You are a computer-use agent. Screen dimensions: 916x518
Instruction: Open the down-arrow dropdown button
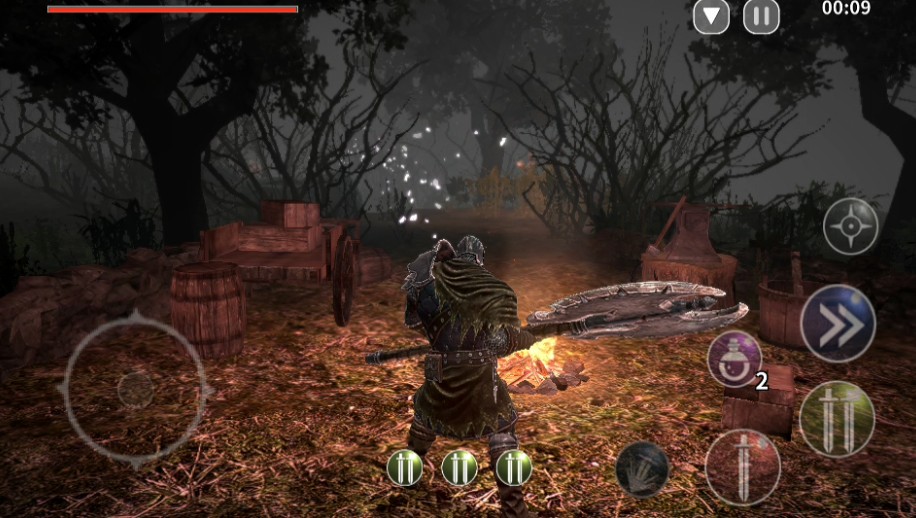(x=711, y=16)
